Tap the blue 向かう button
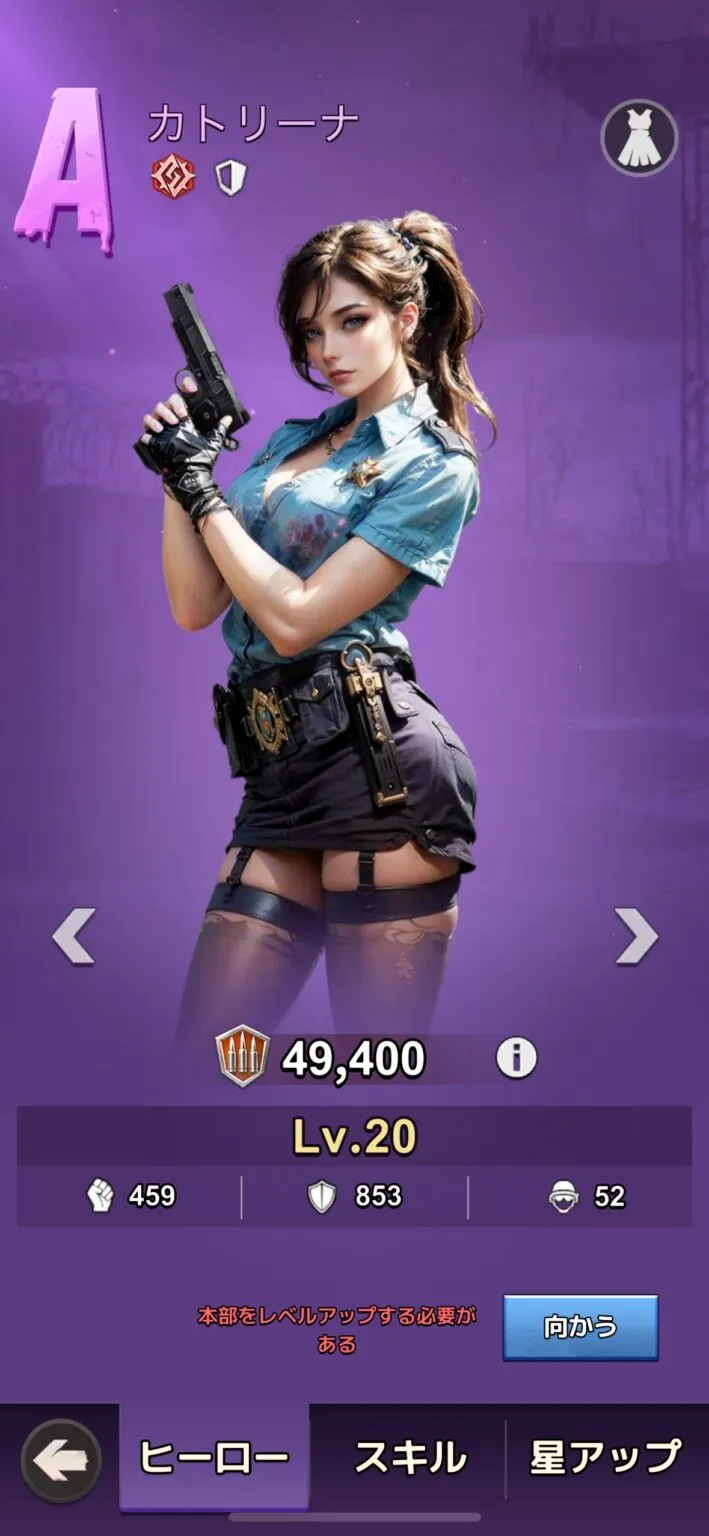The image size is (709, 1536). coord(580,1327)
